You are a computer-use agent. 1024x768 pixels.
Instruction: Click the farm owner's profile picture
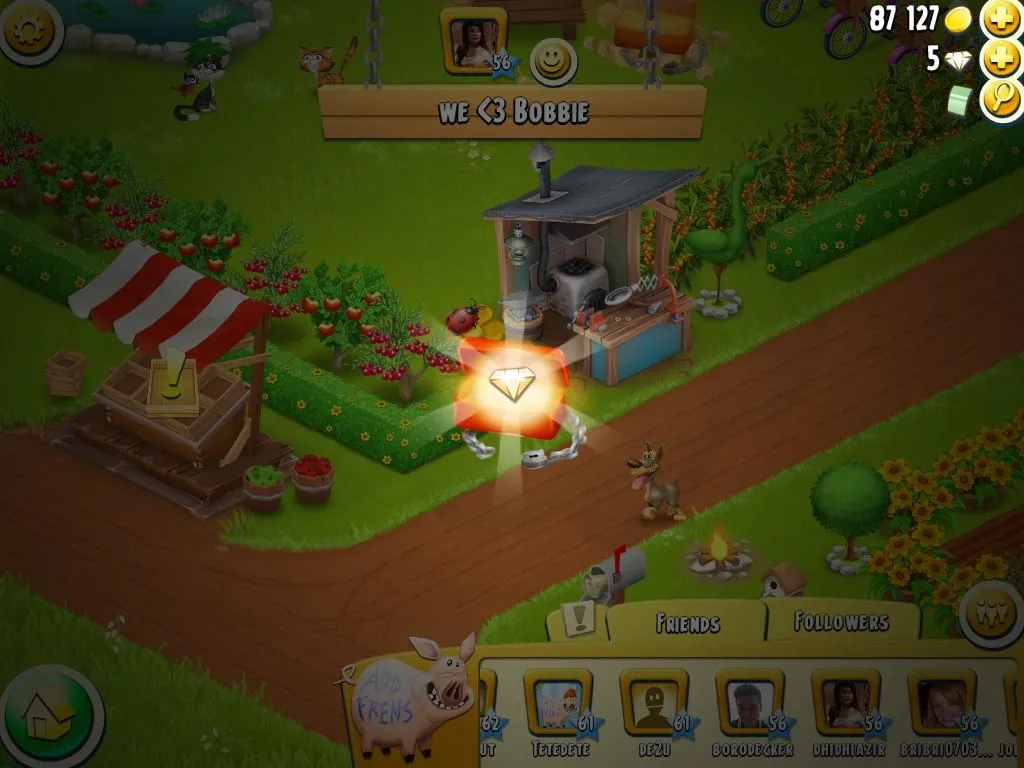click(x=472, y=44)
